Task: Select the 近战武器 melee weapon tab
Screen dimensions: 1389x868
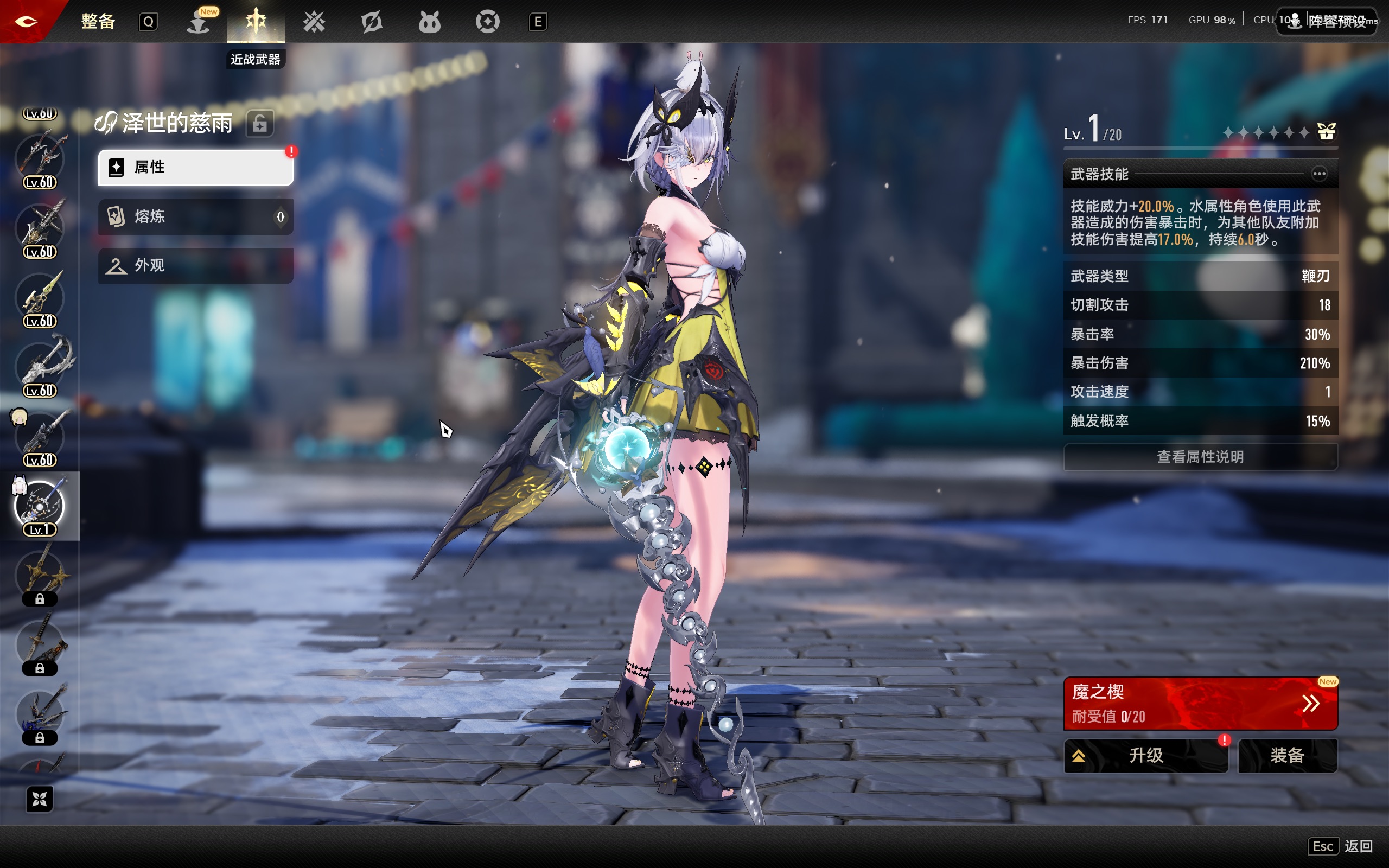Action: (256, 22)
